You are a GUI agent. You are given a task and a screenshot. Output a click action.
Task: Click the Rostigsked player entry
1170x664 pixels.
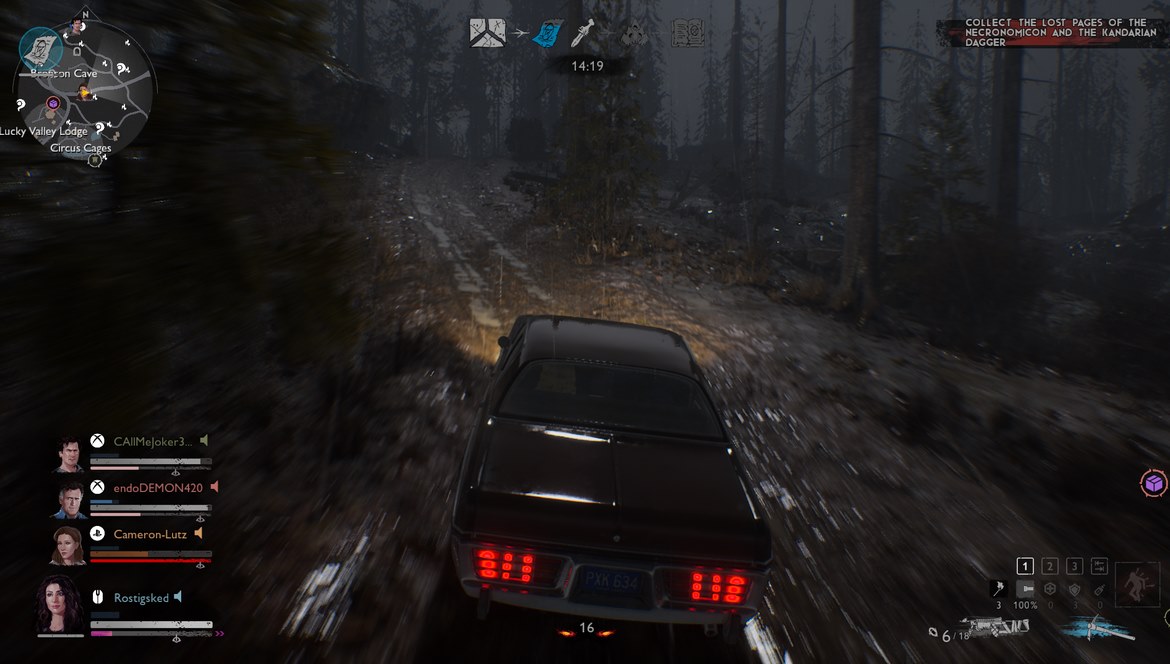pos(139,598)
